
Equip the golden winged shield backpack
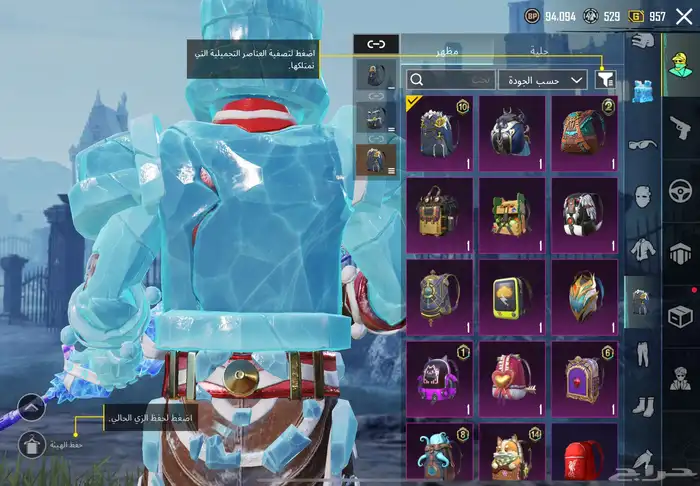tap(584, 294)
